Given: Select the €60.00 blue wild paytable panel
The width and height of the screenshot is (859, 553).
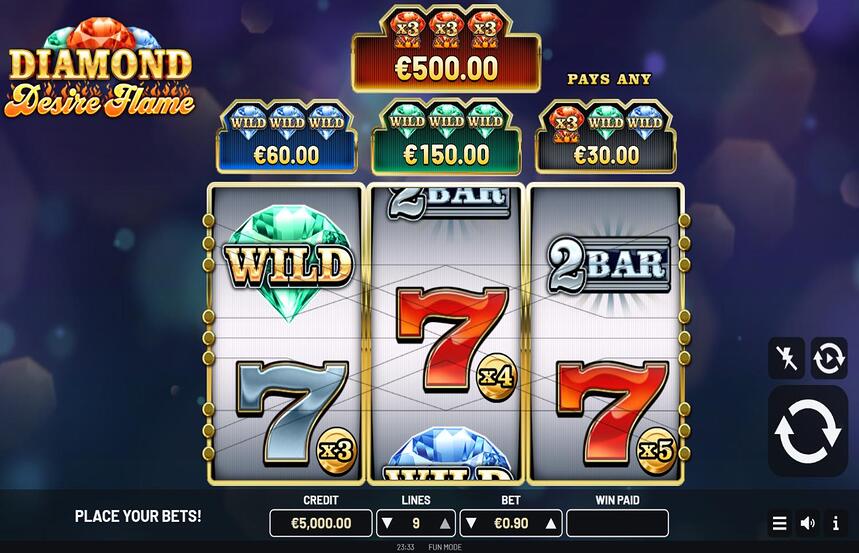Looking at the screenshot, I should point(287,137).
